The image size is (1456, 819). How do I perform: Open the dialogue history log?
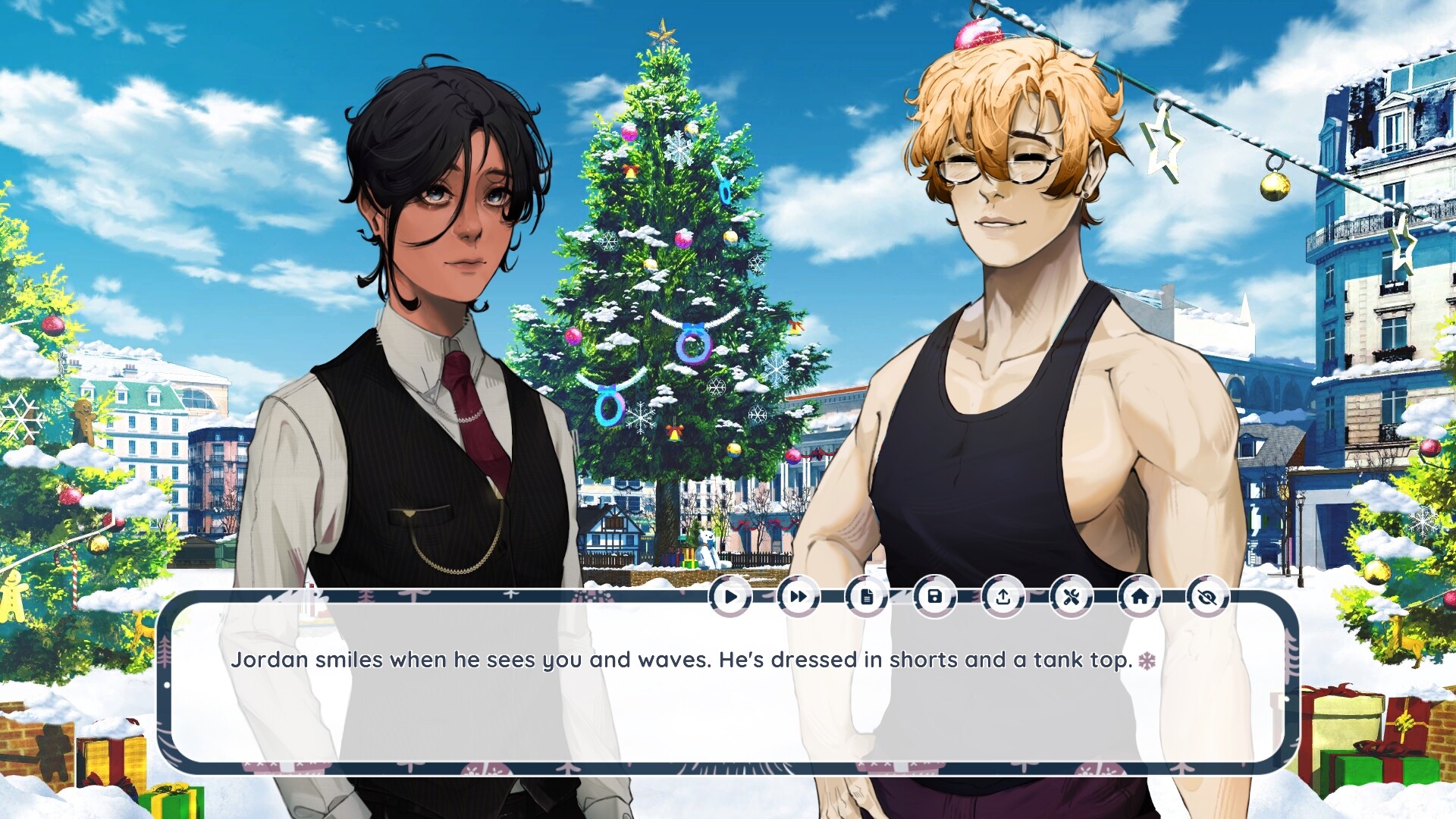pos(866,596)
